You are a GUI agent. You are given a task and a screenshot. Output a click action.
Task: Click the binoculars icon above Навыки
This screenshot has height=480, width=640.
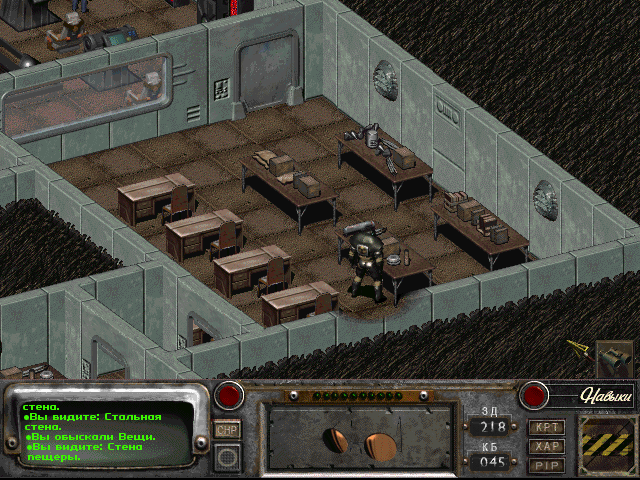(614, 358)
